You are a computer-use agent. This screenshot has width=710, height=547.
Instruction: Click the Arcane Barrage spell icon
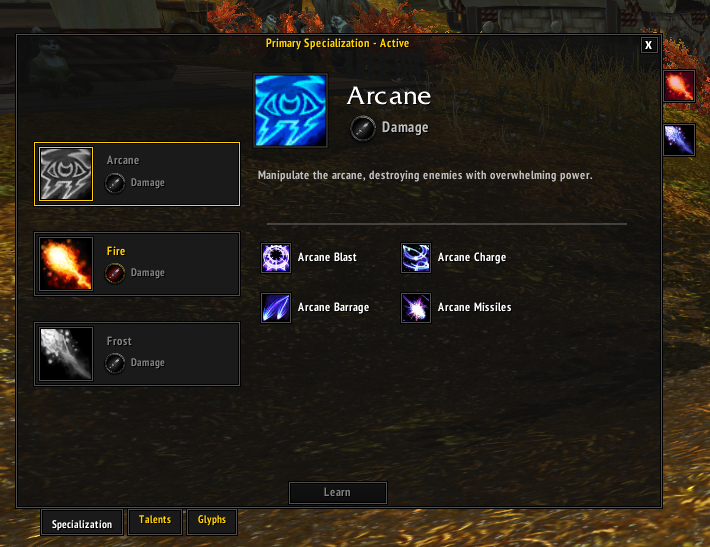point(275,308)
